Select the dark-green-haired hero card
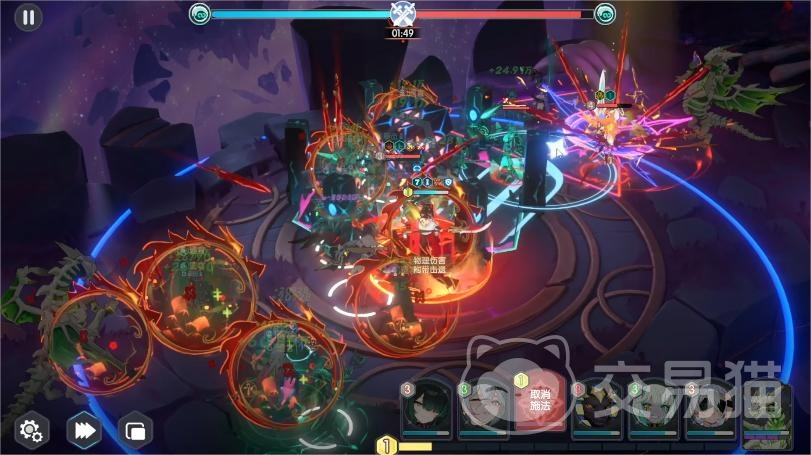Viewport: 811px width, 455px height. point(427,408)
